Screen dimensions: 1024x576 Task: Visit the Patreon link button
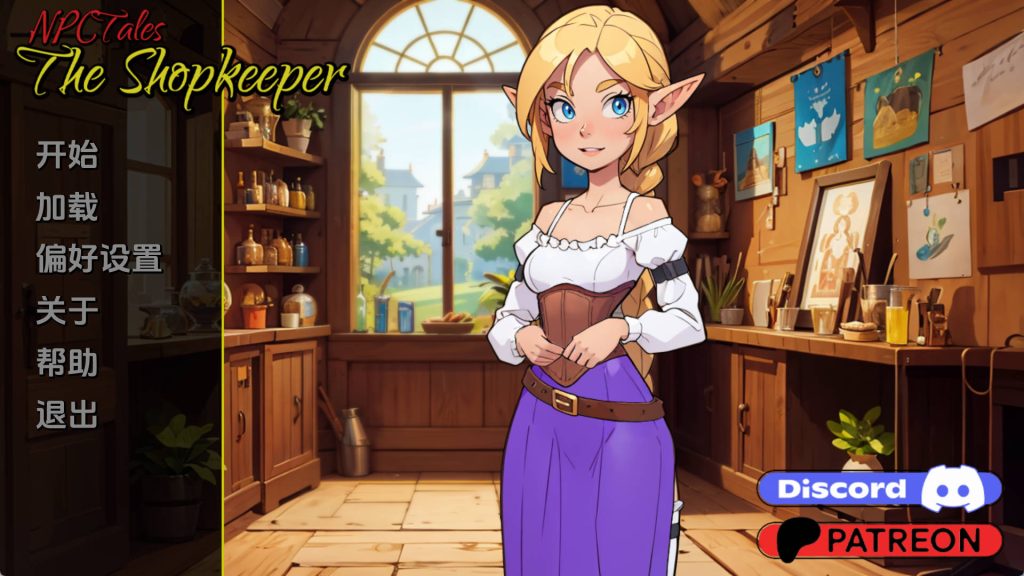[x=879, y=540]
